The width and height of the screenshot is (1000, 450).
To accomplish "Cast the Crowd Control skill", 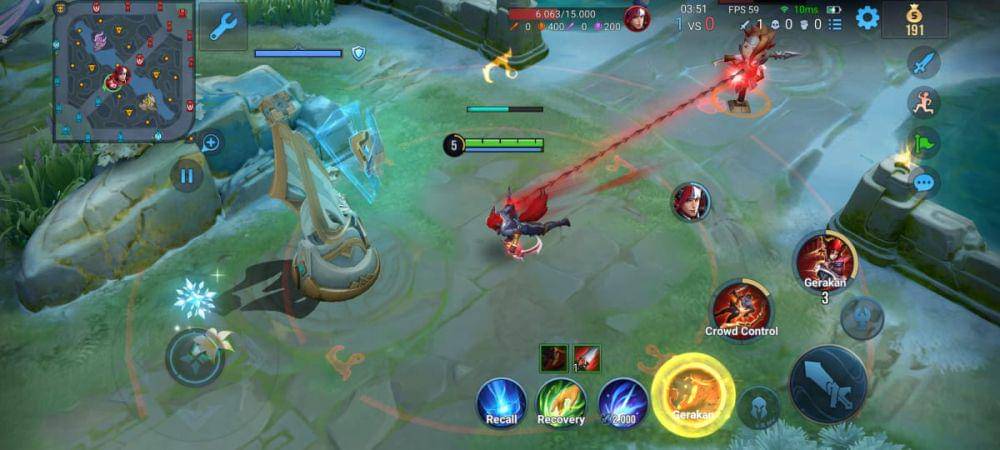I will coord(741,309).
